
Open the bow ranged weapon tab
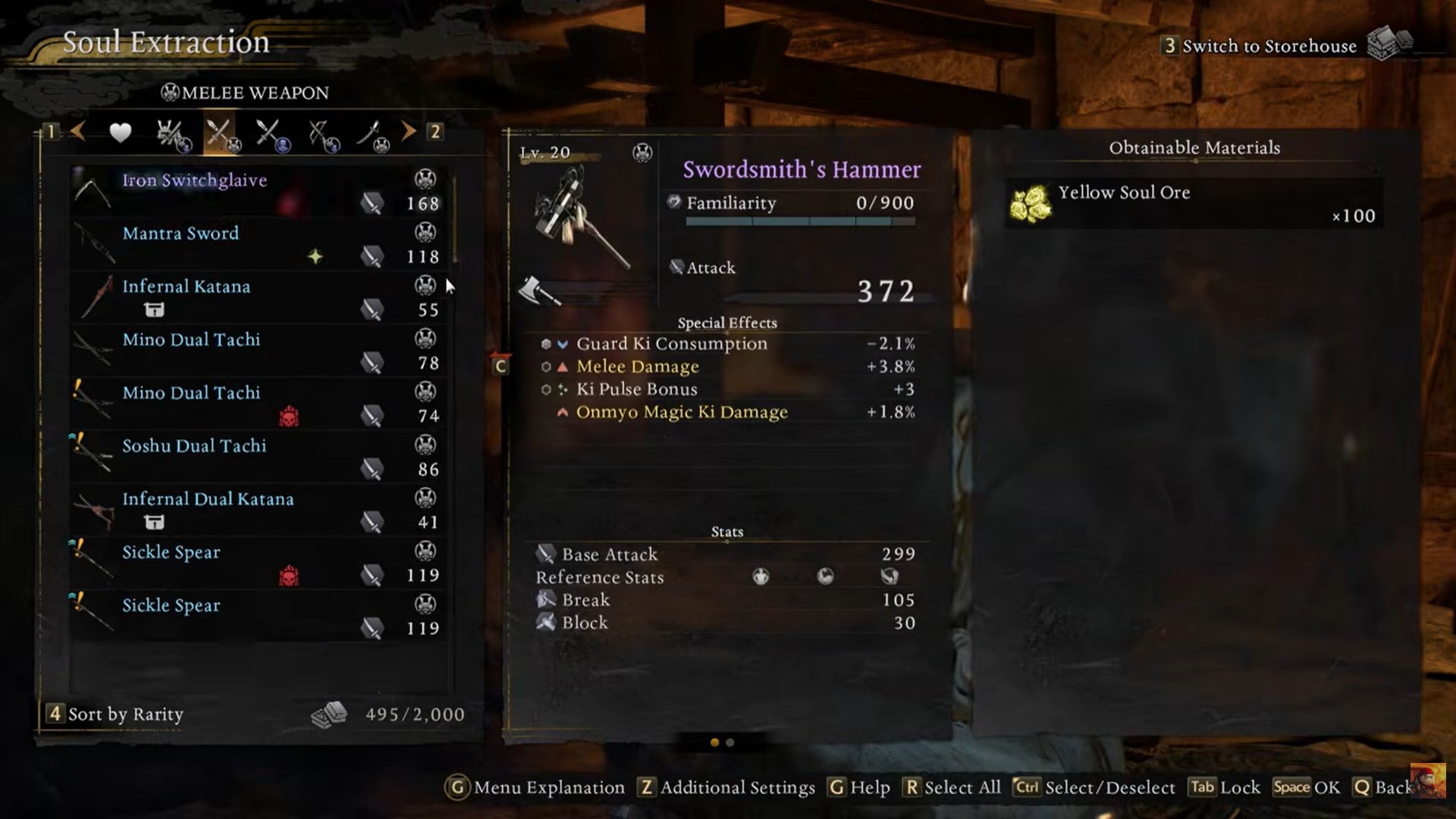pos(323,134)
